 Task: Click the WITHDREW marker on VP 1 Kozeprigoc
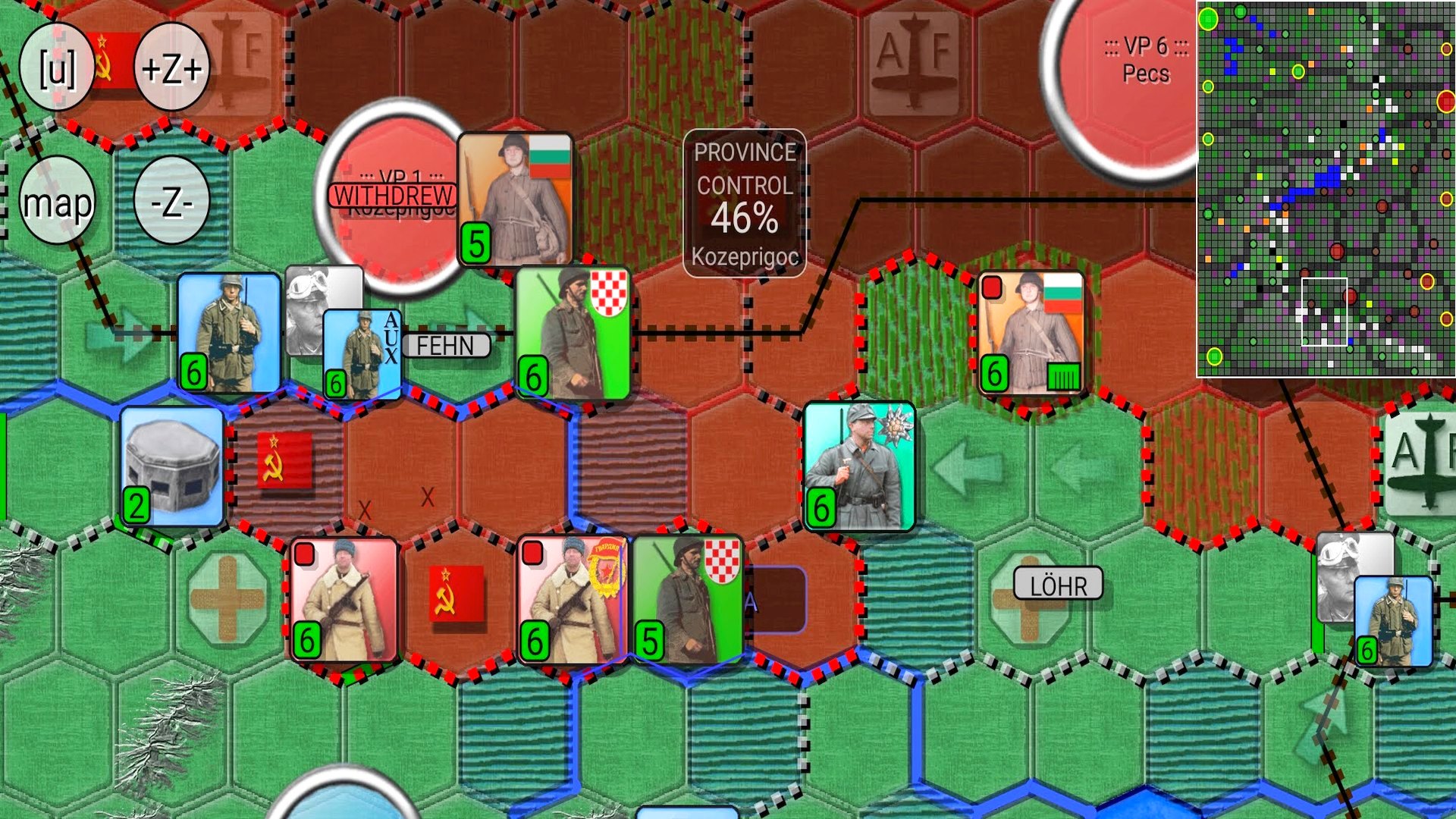click(x=394, y=194)
